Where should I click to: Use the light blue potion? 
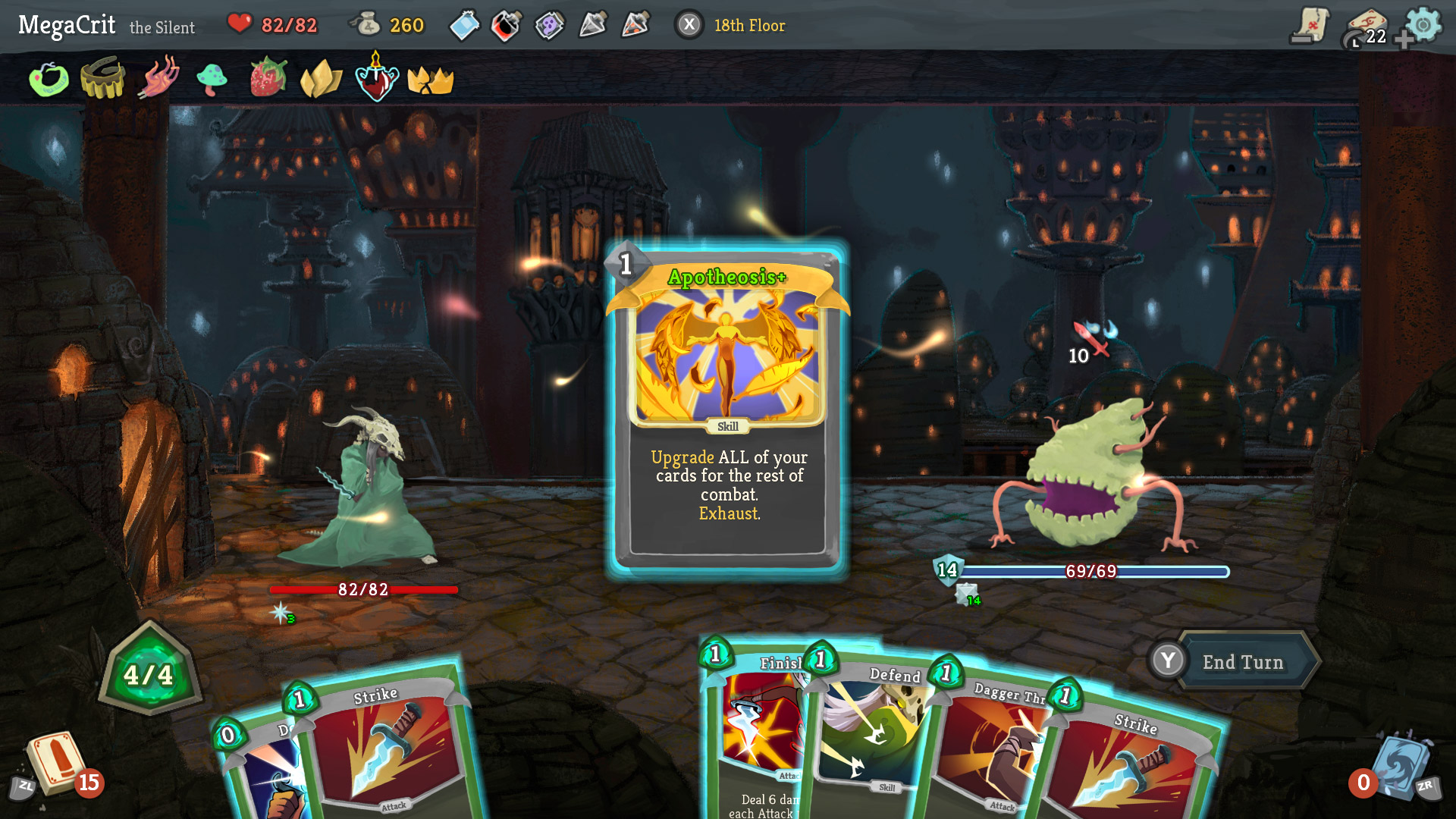[464, 26]
